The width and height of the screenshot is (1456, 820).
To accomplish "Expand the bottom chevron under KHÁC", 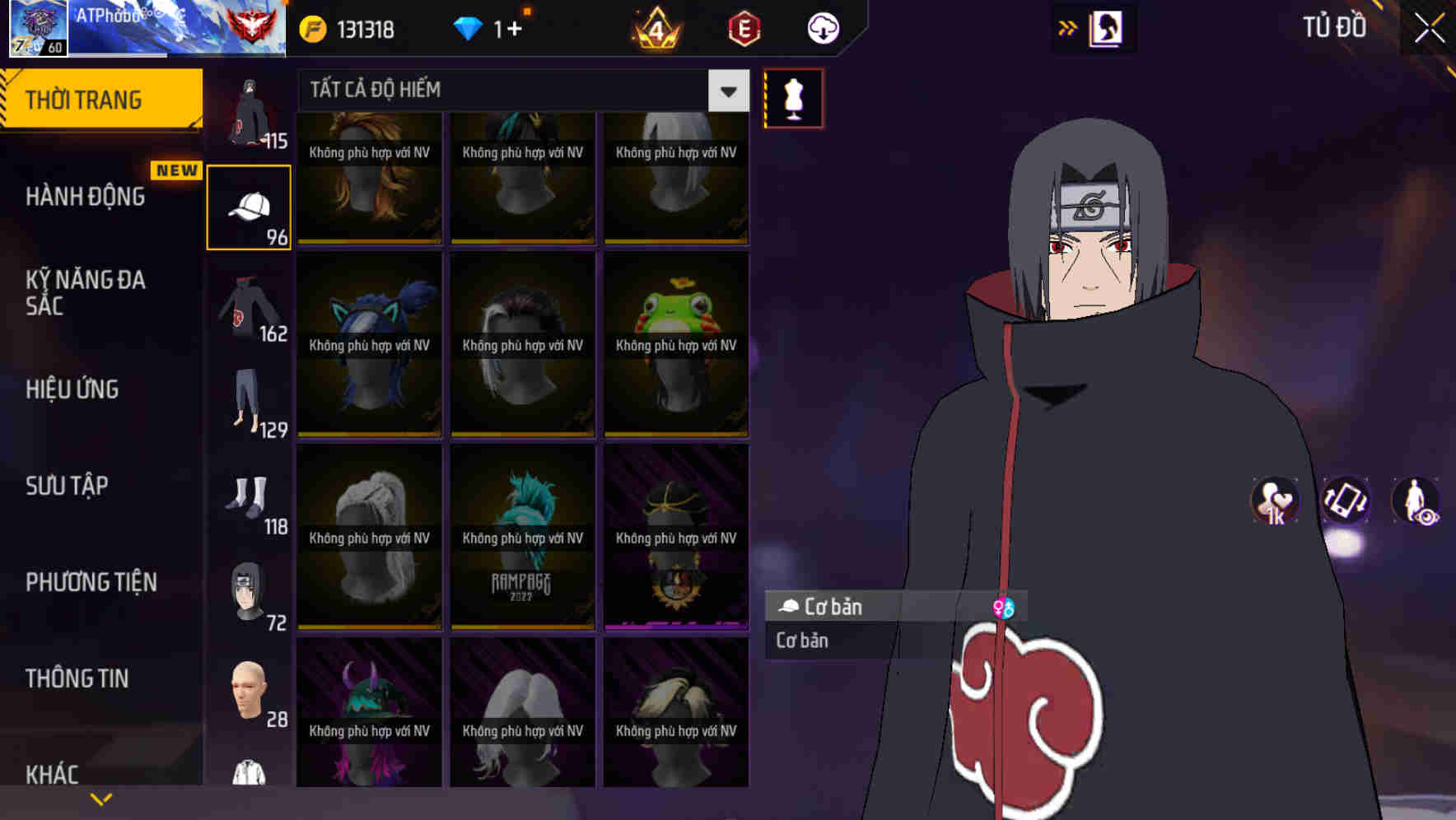I will [x=101, y=797].
